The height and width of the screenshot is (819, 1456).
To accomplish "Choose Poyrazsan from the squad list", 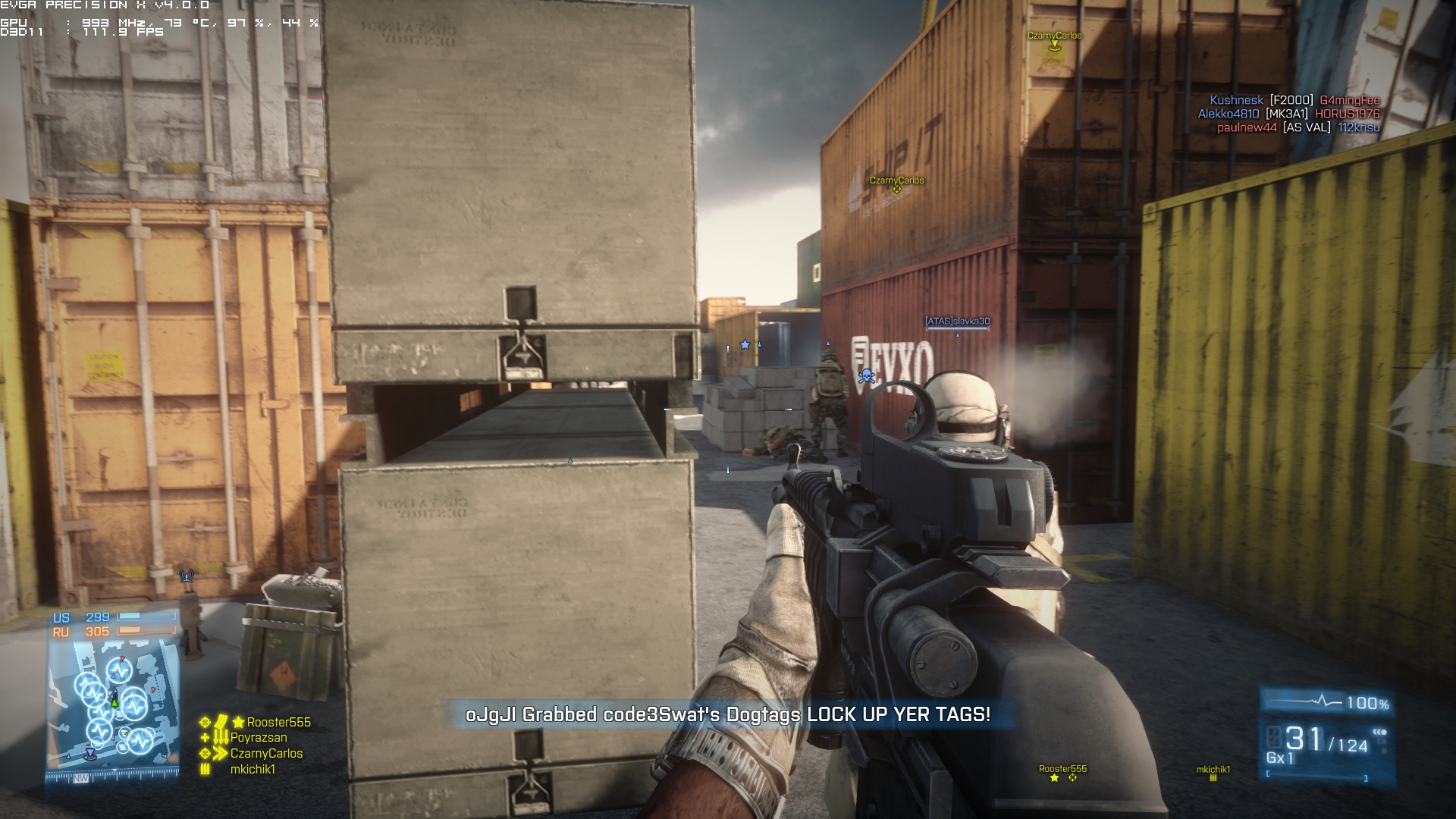I will 259,738.
